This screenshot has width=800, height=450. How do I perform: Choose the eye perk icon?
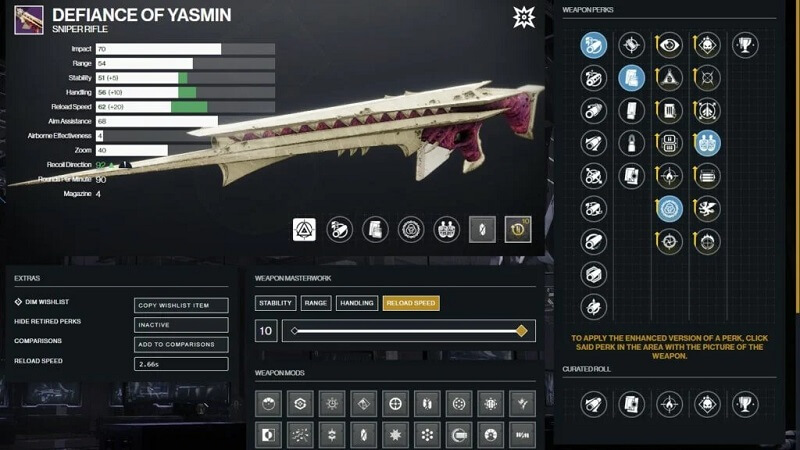coord(669,45)
